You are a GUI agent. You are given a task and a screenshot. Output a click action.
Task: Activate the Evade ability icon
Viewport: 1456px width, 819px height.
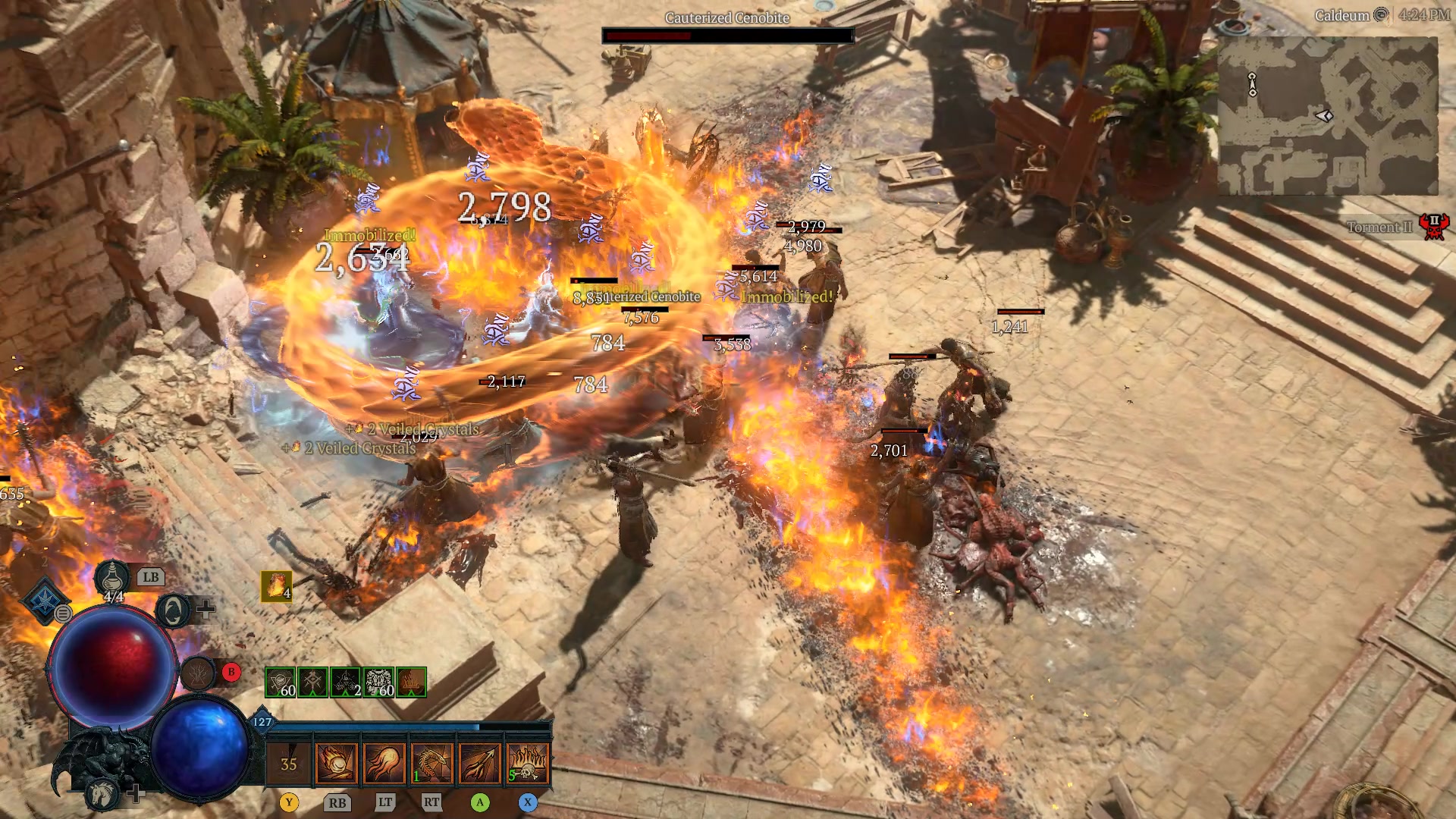tap(172, 609)
